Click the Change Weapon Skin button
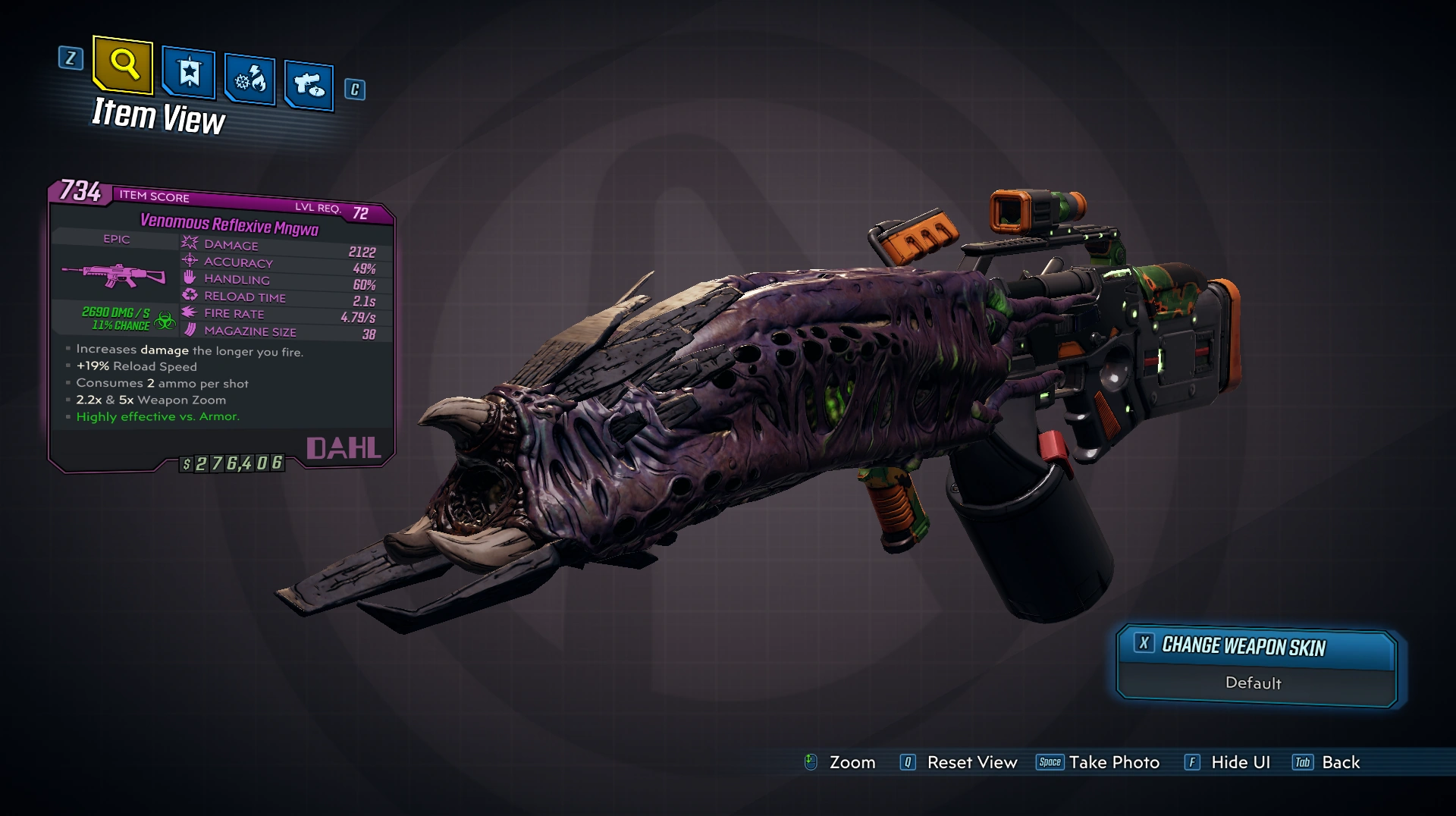This screenshot has height=816, width=1456. [1256, 647]
